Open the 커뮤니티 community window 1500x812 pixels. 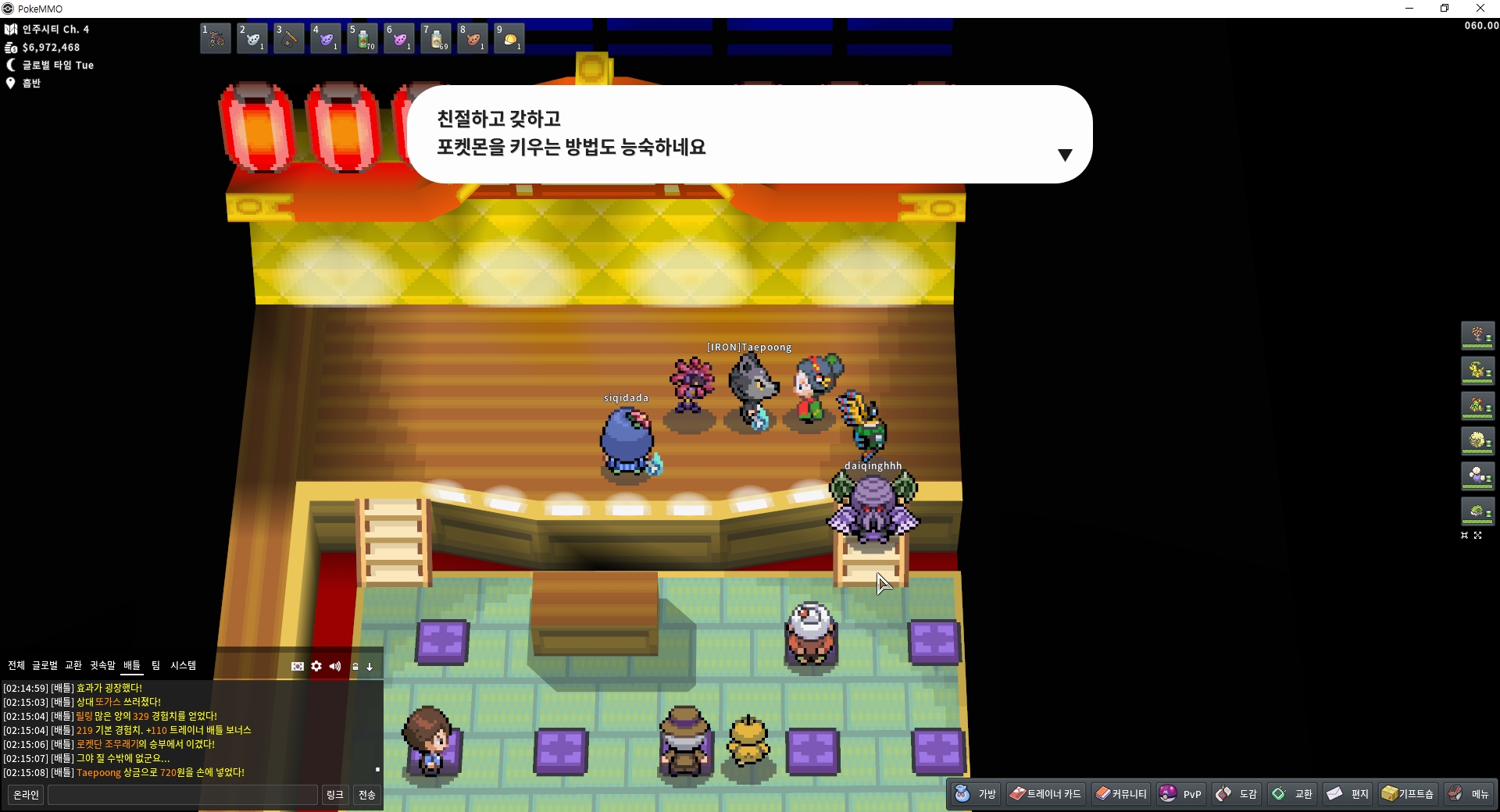1121,794
